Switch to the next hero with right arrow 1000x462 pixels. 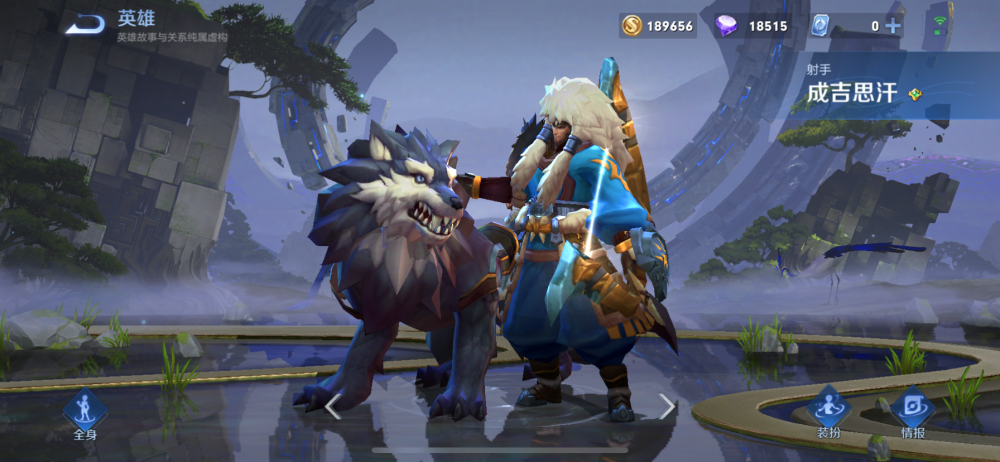point(667,406)
